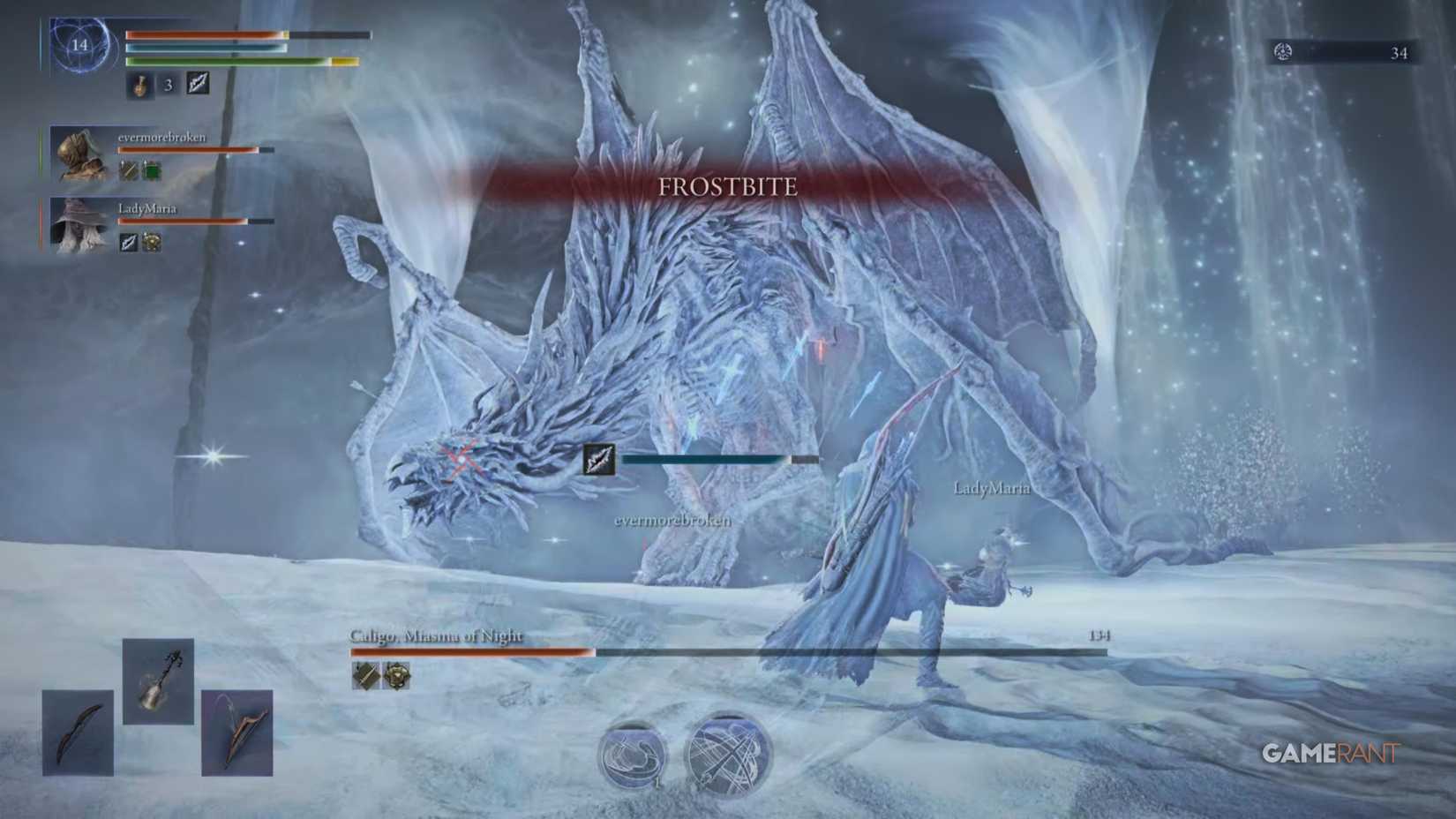The image size is (1456, 819).
Task: Expand the bow slot thumbnail in bottom-left loadout
Action: [79, 733]
